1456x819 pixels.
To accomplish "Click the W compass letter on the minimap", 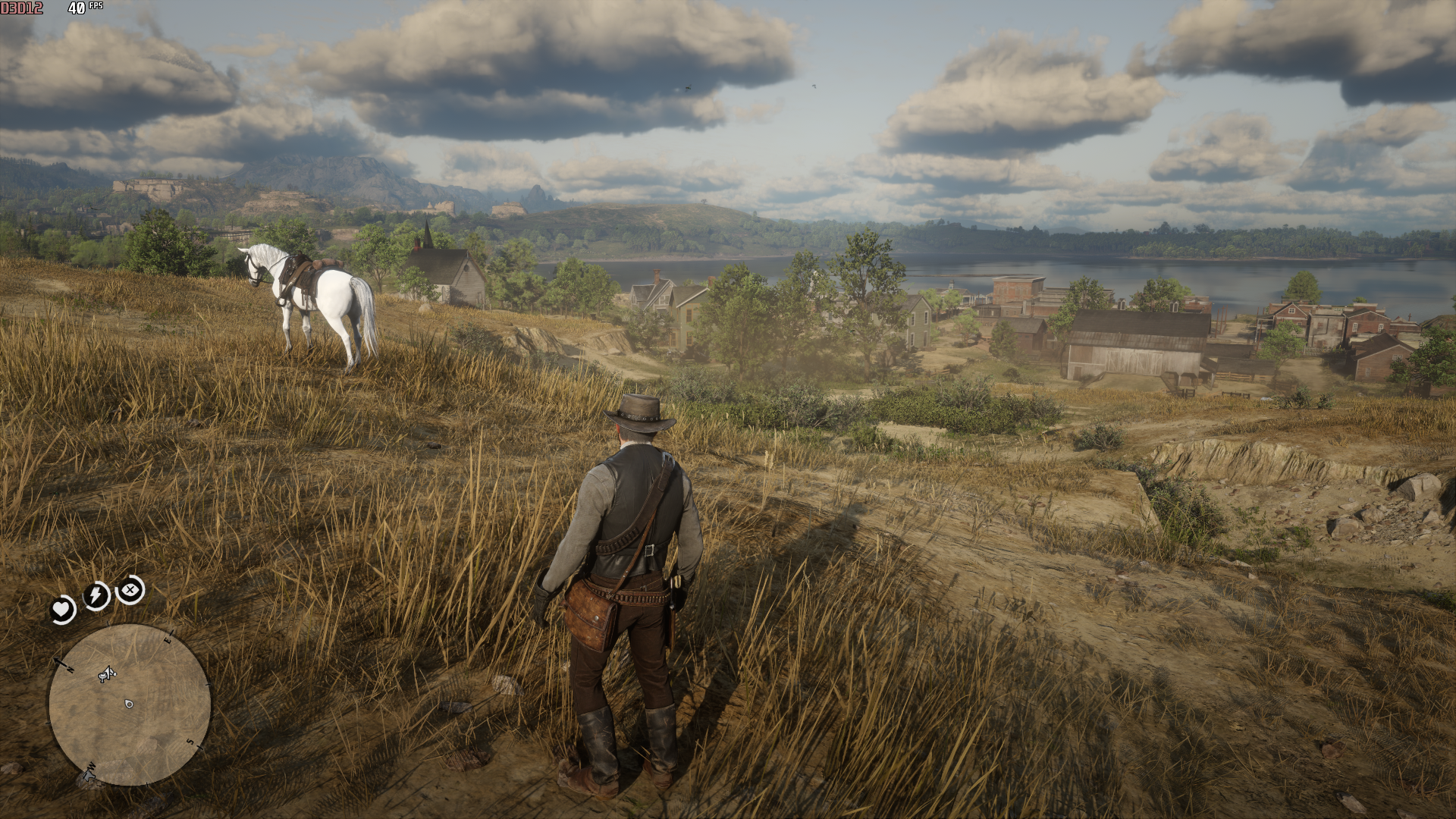I will click(x=91, y=766).
